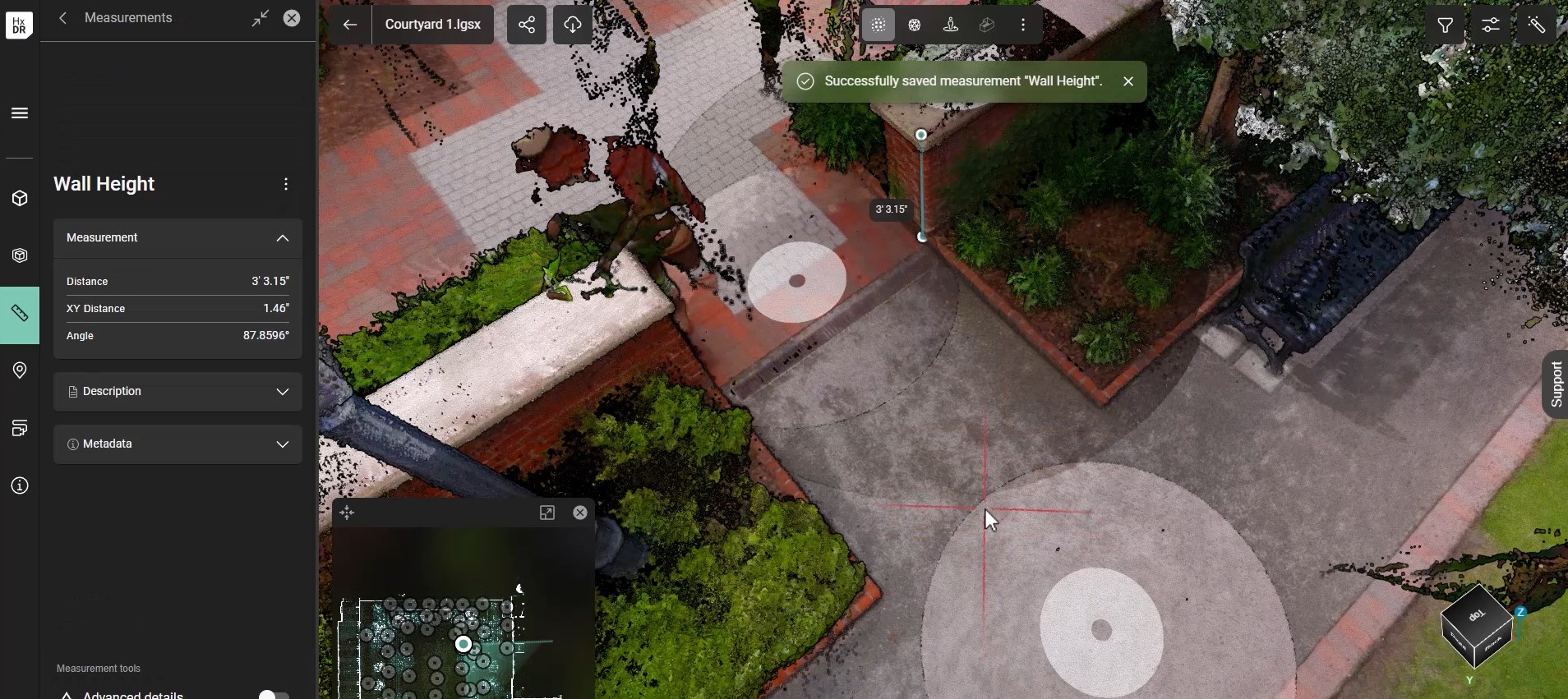Share the Courtyard project
Image resolution: width=1568 pixels, height=699 pixels.
pos(527,25)
